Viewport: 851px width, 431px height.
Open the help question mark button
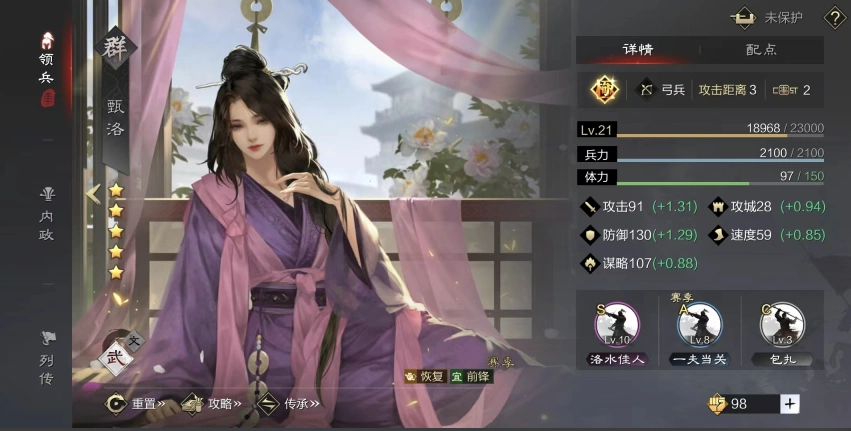[834, 17]
